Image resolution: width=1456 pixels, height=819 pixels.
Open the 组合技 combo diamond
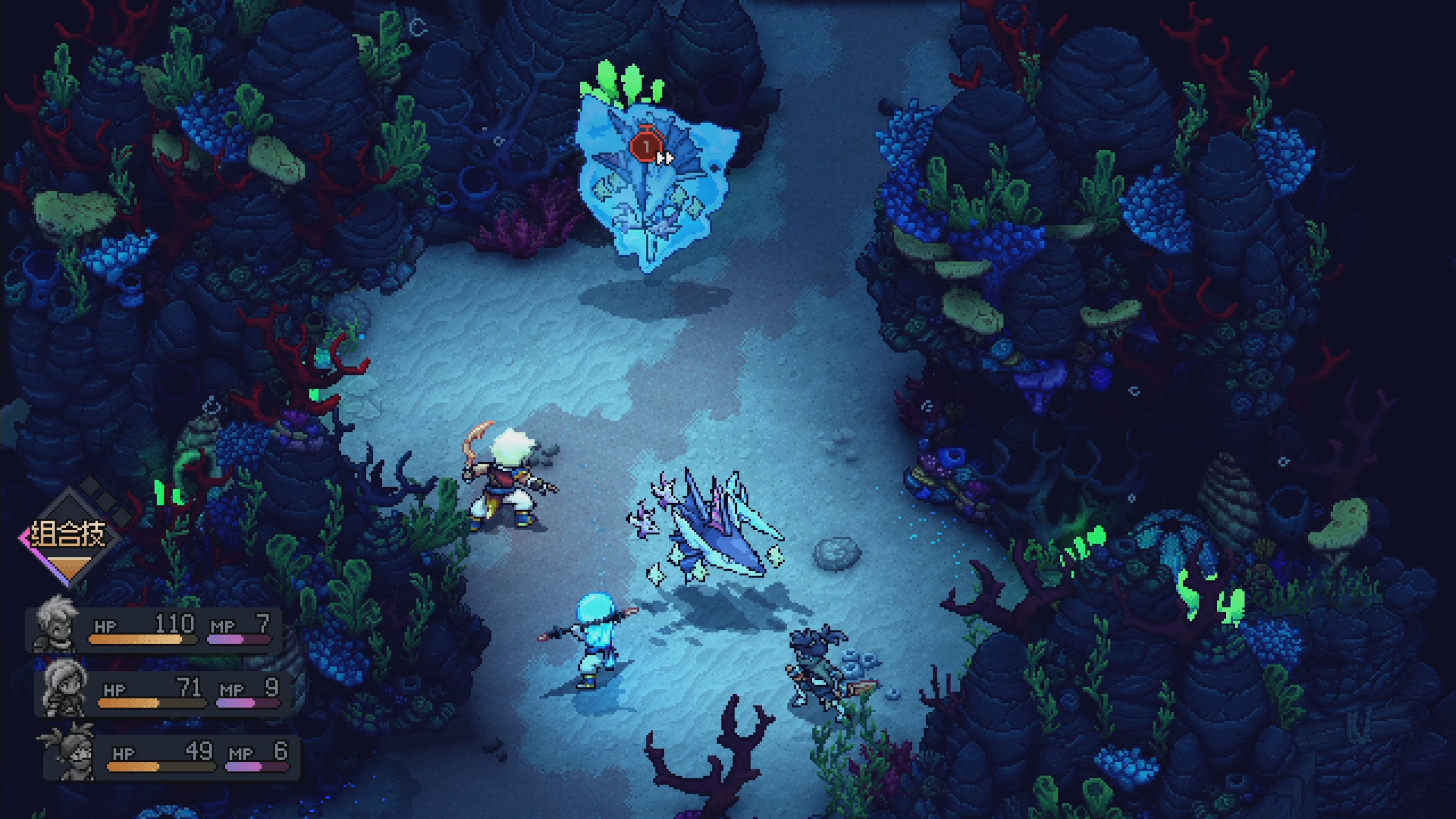pyautogui.click(x=68, y=537)
